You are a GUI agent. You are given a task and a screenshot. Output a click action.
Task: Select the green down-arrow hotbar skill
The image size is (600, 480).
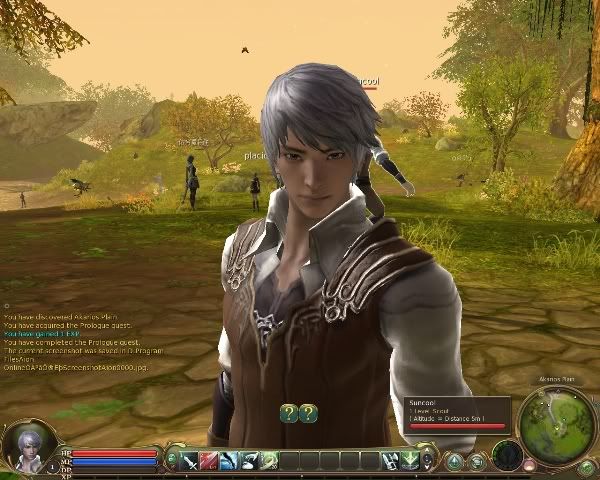click(410, 460)
